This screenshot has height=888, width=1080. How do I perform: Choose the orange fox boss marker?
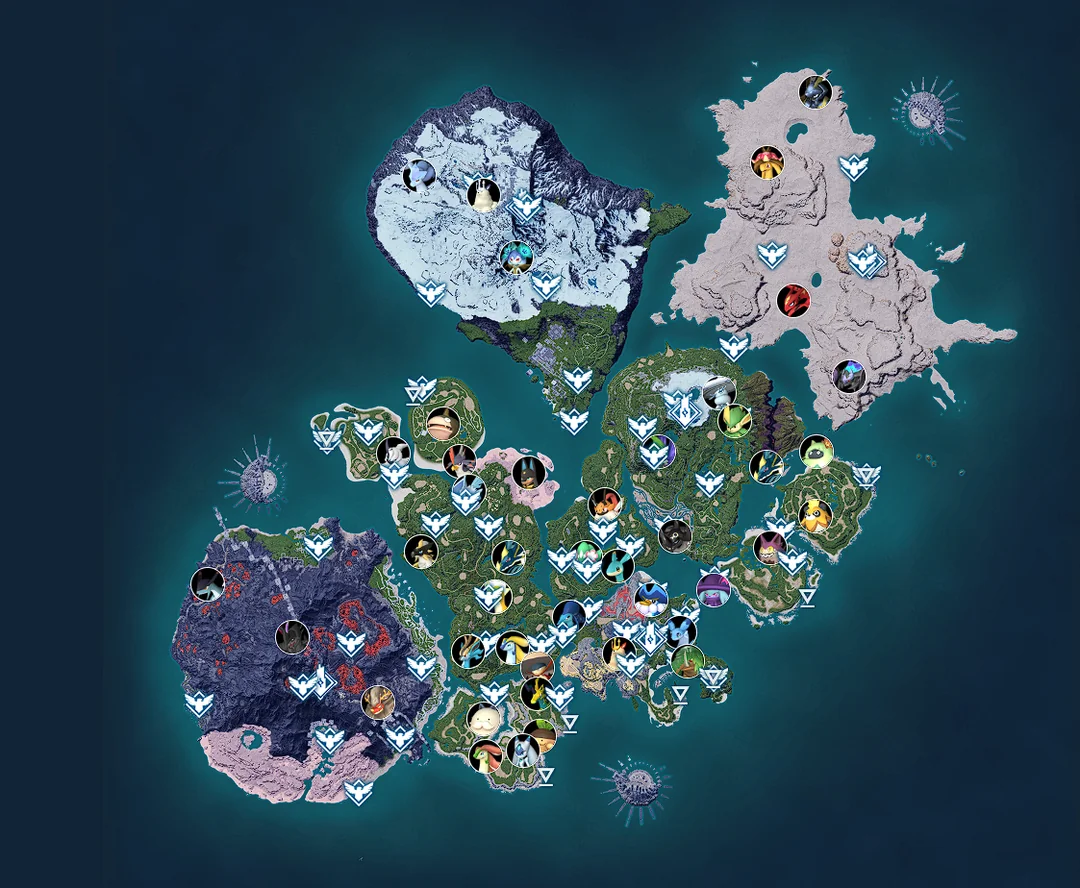coord(604,502)
